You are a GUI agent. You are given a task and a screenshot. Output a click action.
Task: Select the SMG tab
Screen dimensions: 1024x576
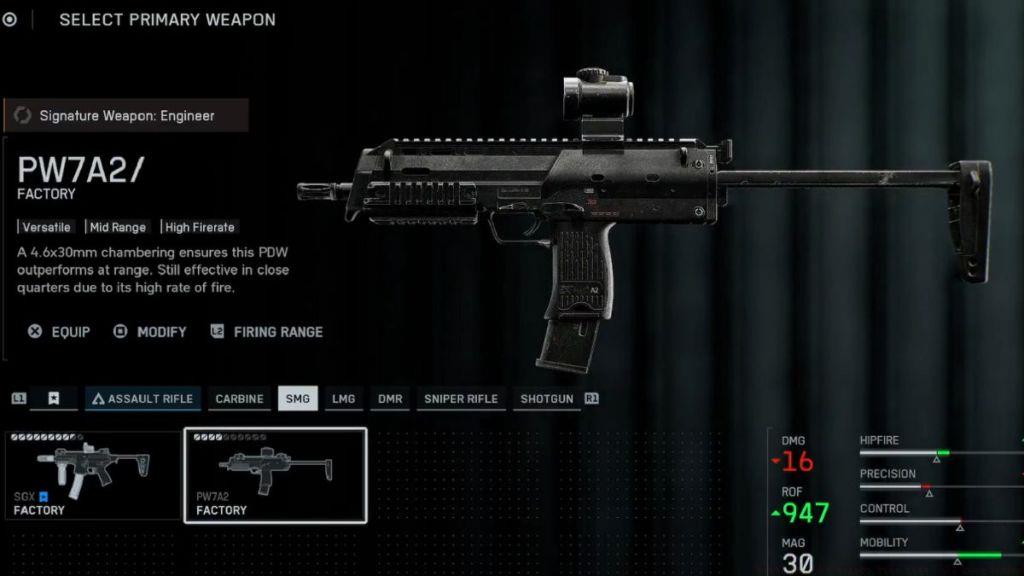tap(298, 399)
